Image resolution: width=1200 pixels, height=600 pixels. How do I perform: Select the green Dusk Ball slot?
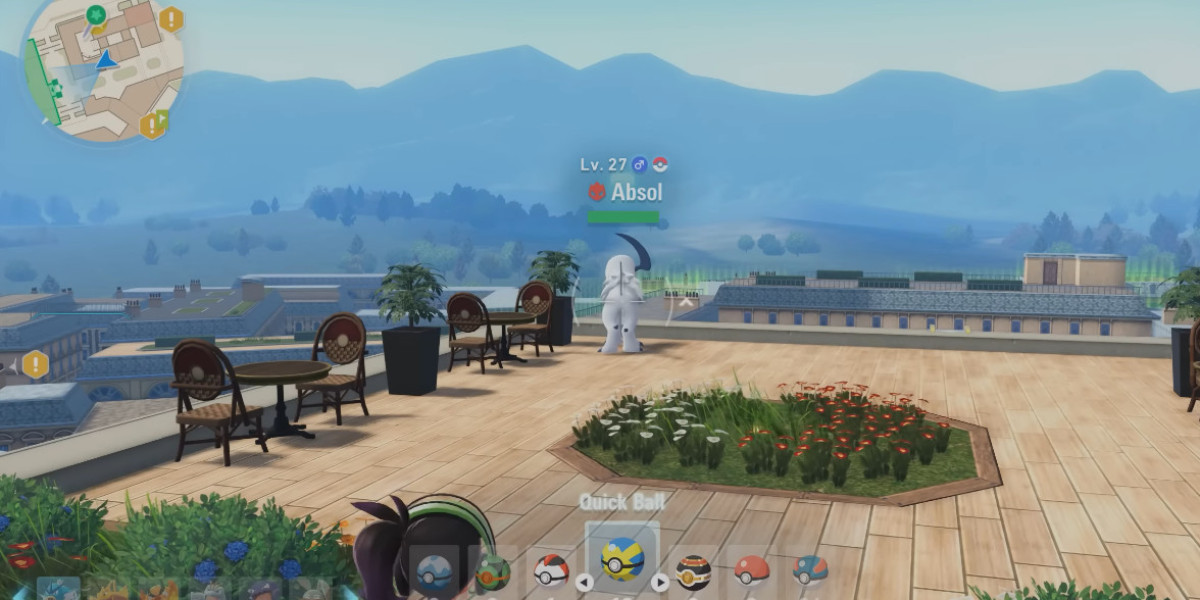pos(492,573)
